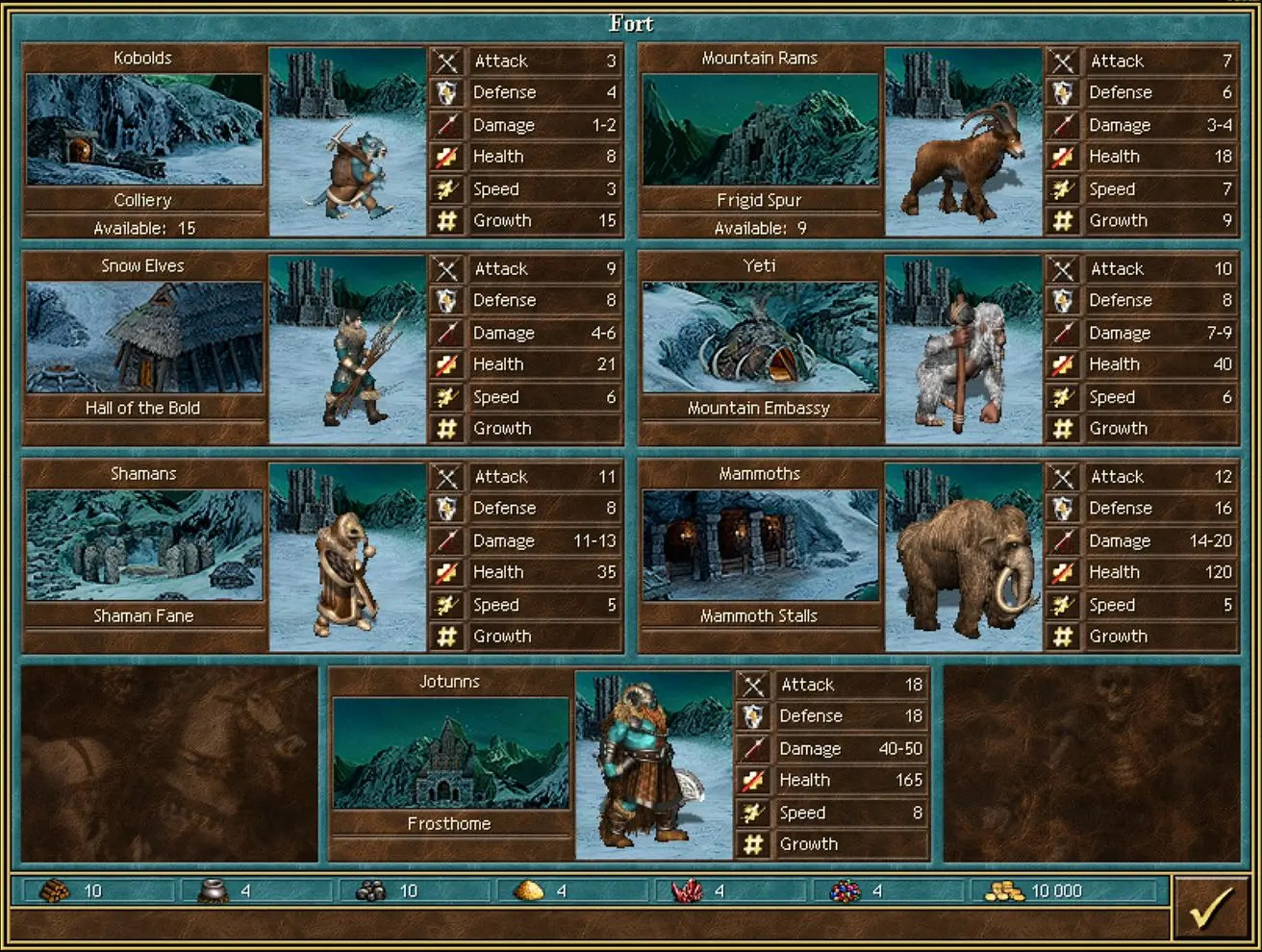Screen dimensions: 1262x952
Task: Choose the Shamans creature portrait
Action: 347,558
